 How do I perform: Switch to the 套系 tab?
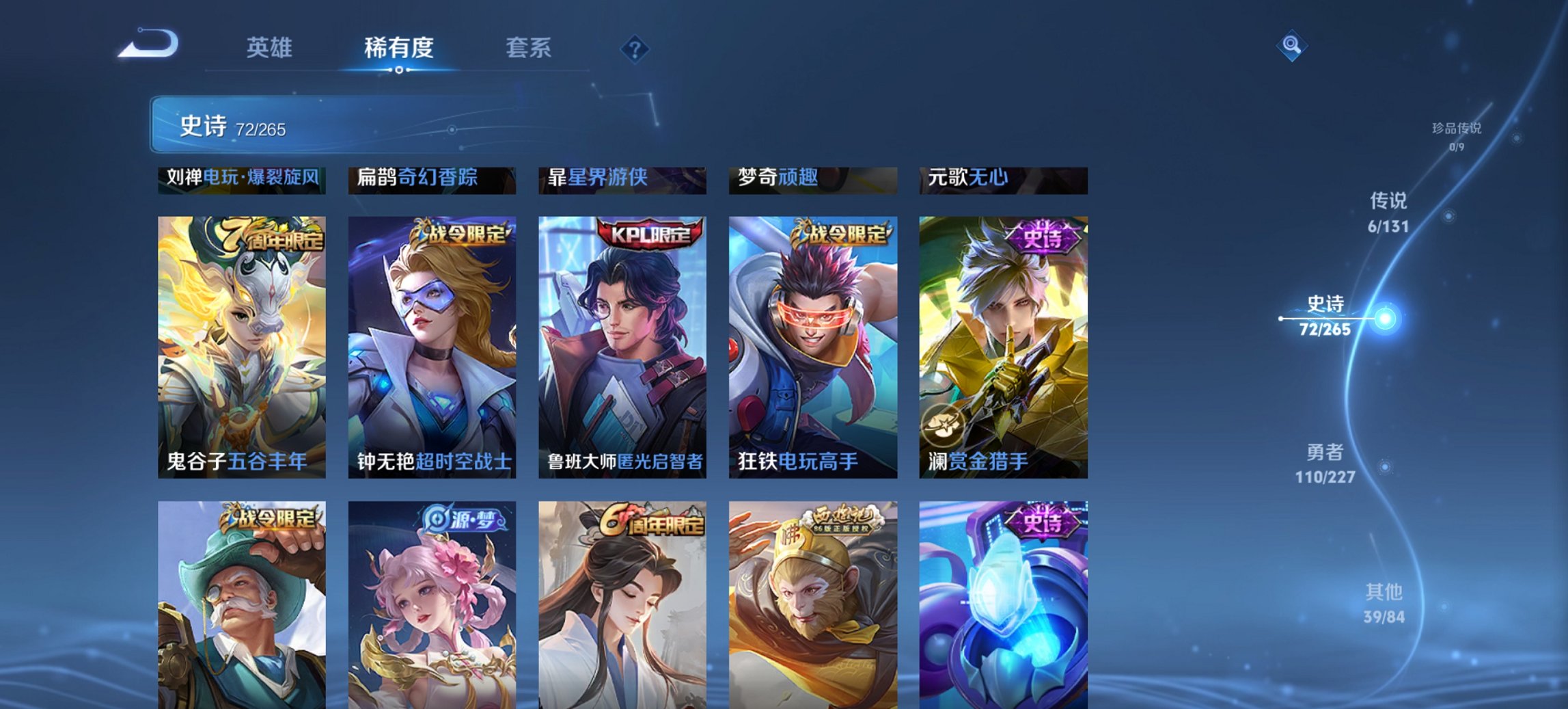click(x=529, y=48)
